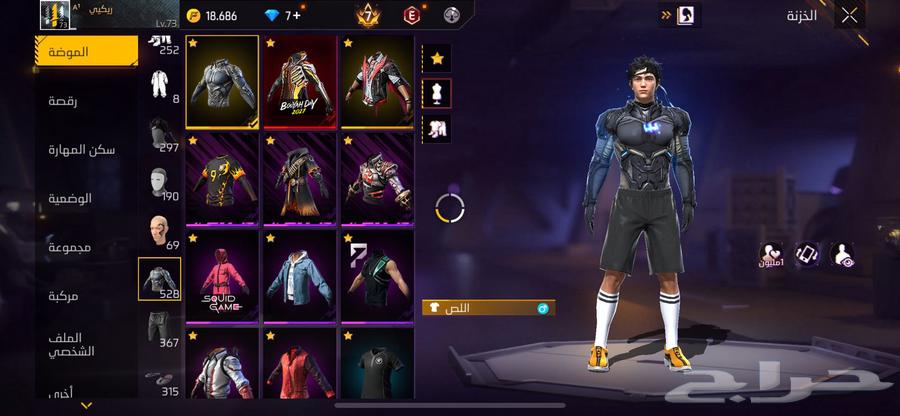
Task: Select the full outfit category showing 8
Action: (x=160, y=84)
